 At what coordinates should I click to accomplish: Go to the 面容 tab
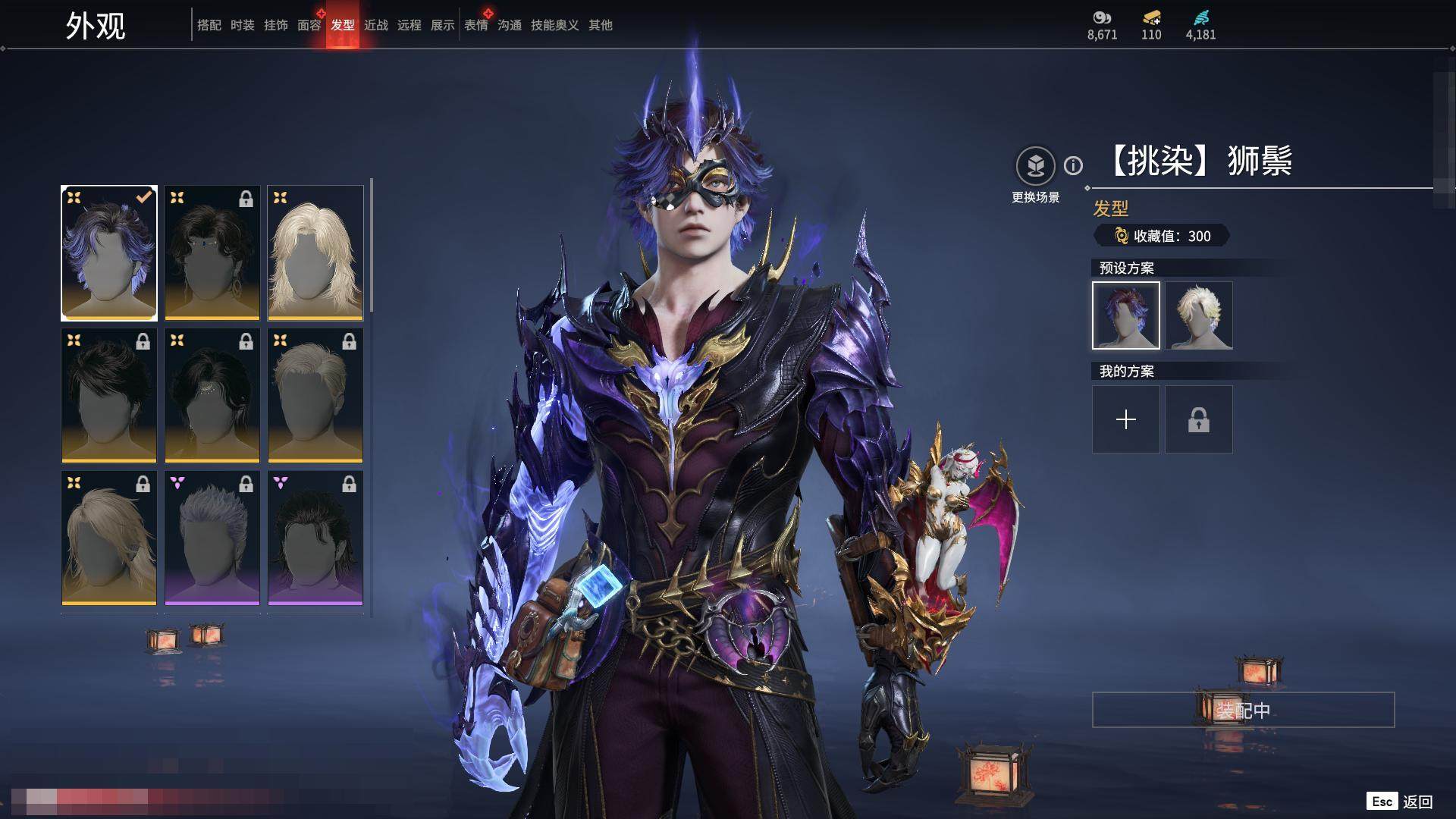point(309,25)
